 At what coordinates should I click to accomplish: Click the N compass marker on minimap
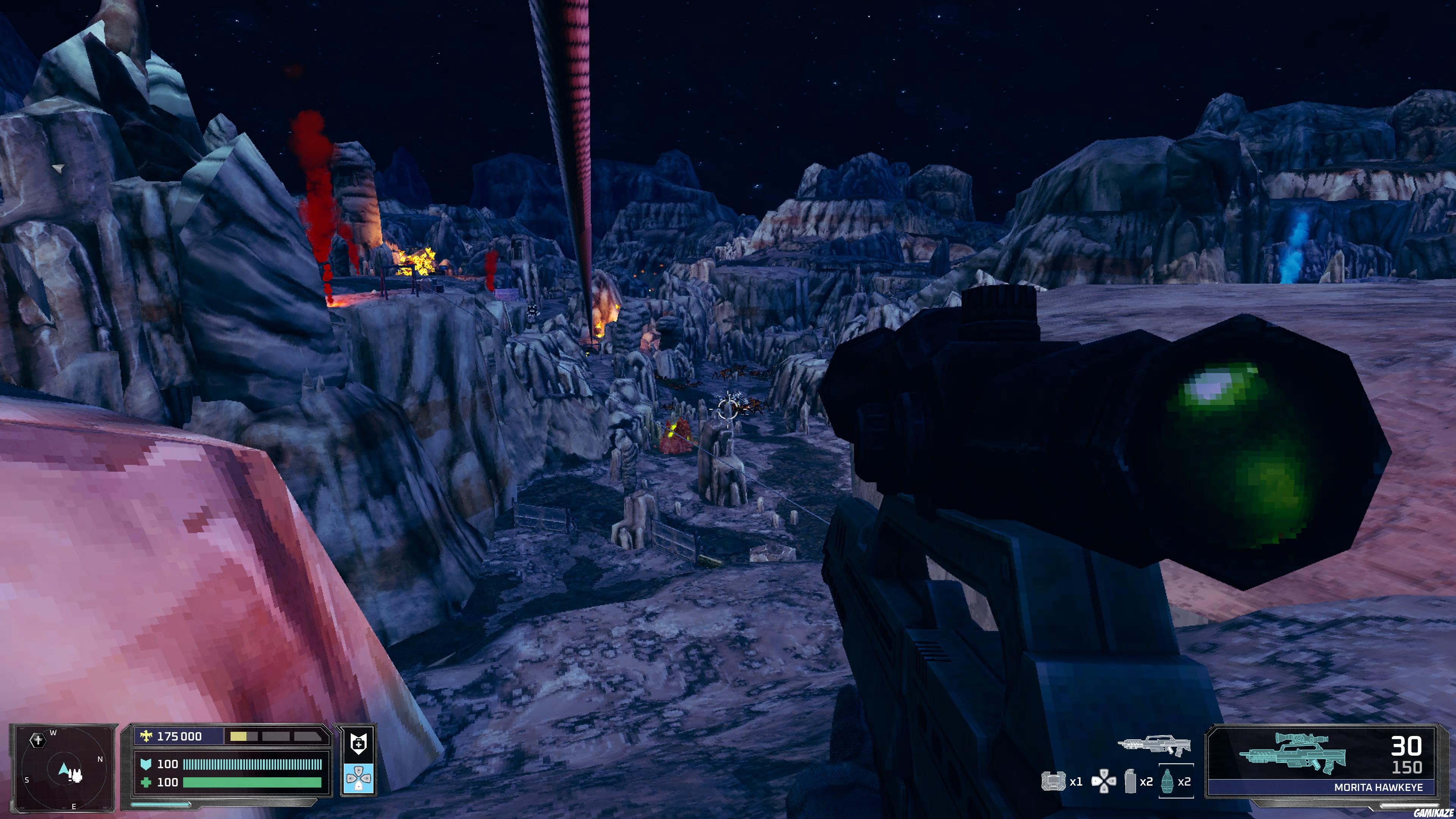pos(100,759)
